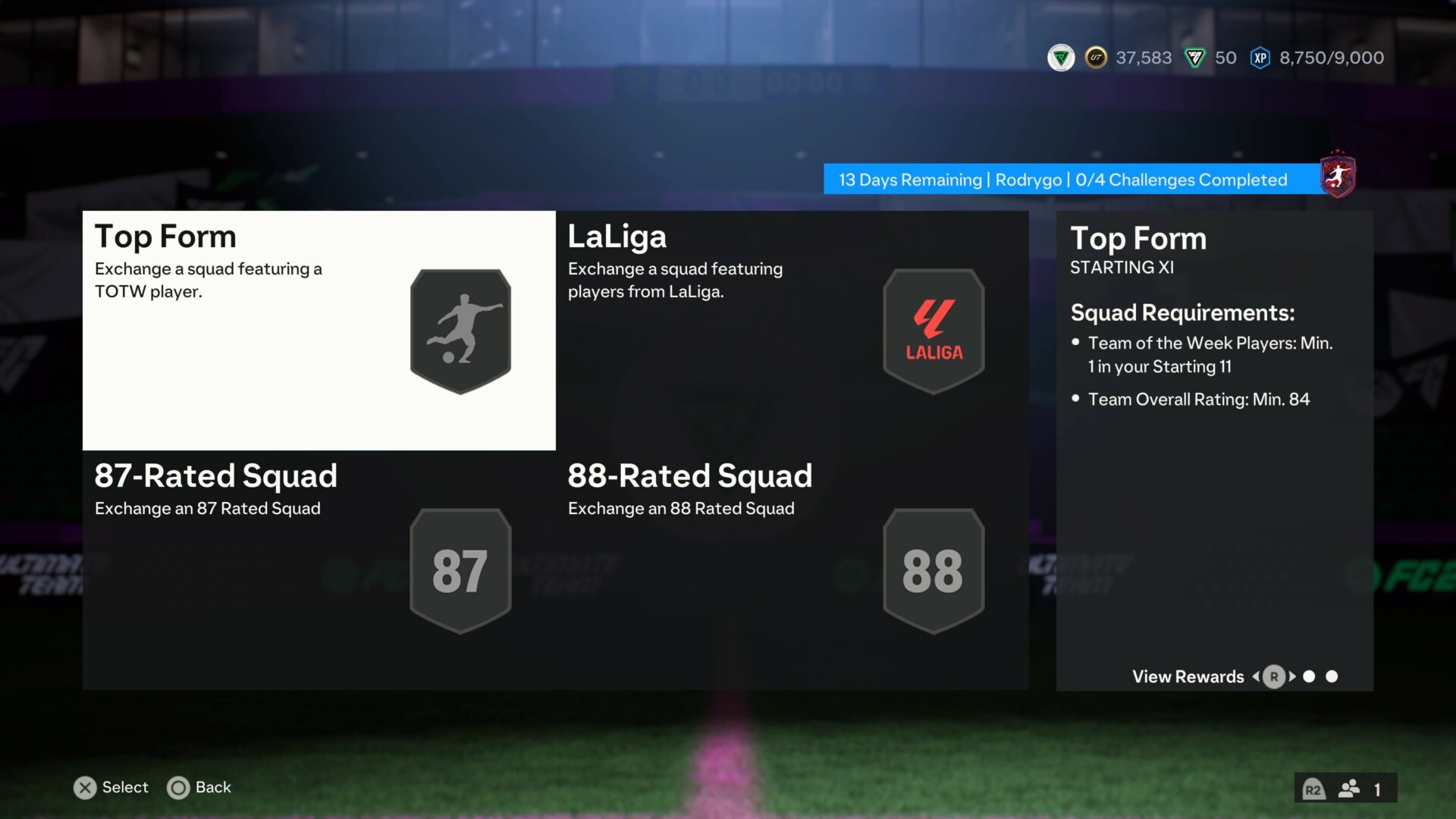The height and width of the screenshot is (819, 1456).
Task: Click the right arrow beside View Rewards
Action: 1293,676
